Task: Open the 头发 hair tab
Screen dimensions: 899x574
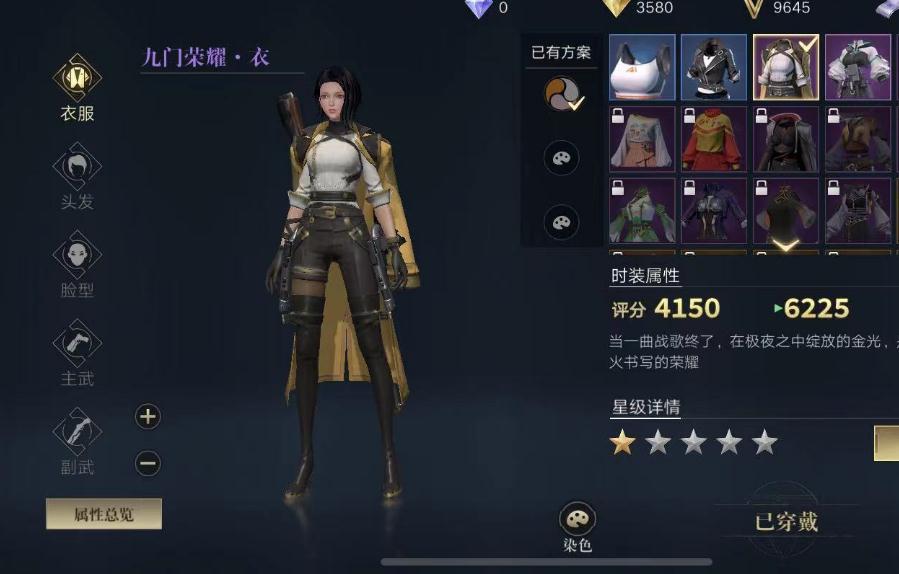Action: click(77, 174)
